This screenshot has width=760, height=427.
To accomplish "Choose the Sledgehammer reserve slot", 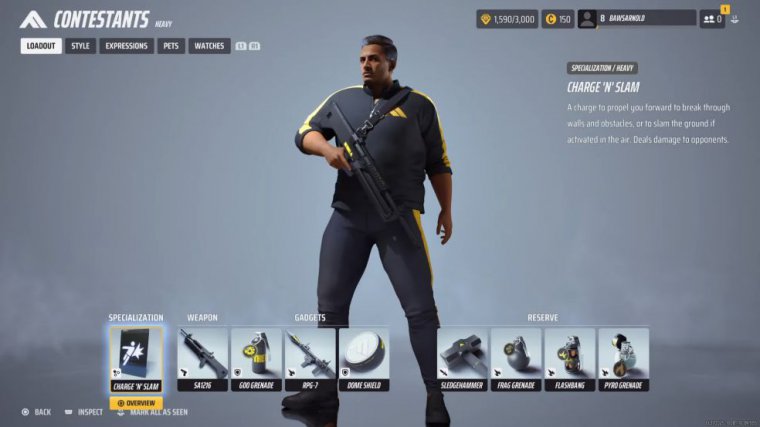I will pos(462,357).
